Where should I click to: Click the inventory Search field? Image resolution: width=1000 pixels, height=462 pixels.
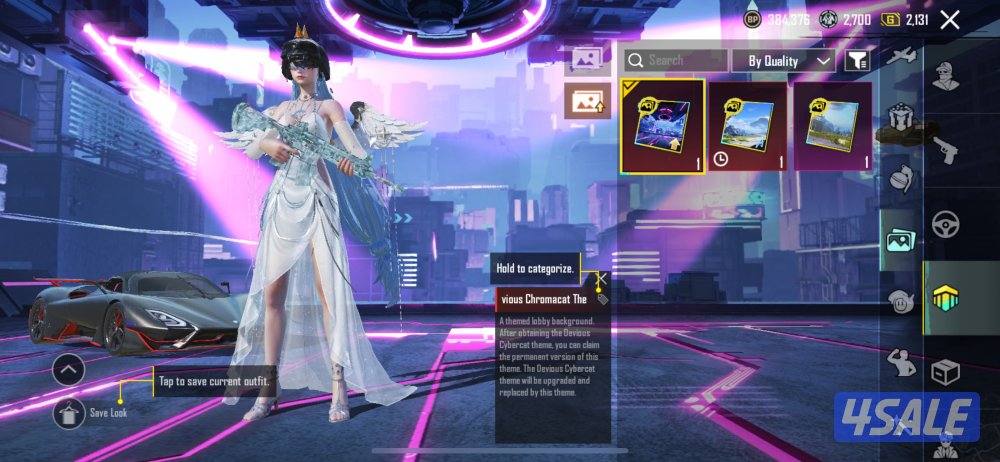coord(676,61)
